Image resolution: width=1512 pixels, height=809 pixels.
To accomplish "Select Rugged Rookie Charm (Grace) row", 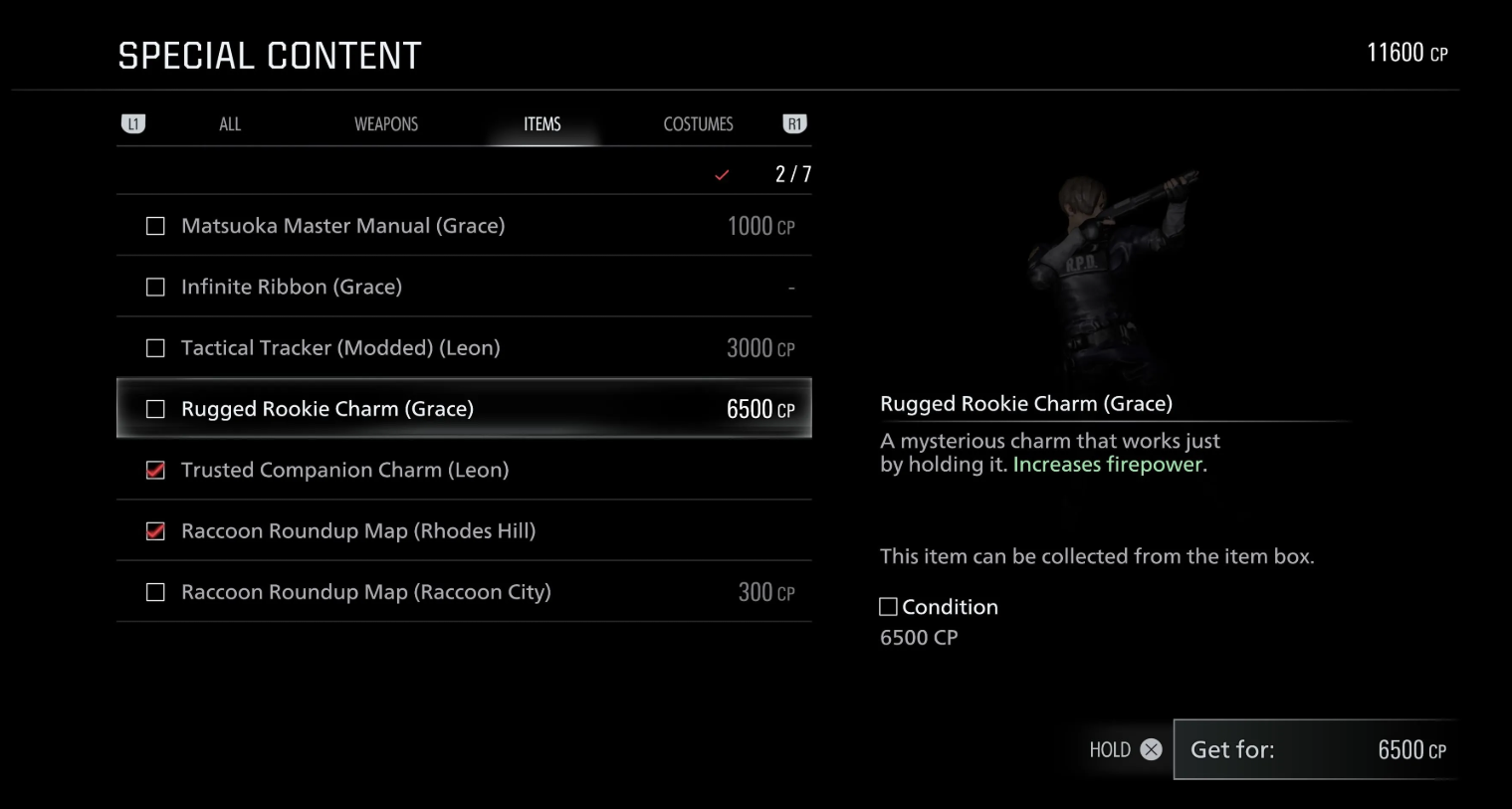I will (464, 409).
